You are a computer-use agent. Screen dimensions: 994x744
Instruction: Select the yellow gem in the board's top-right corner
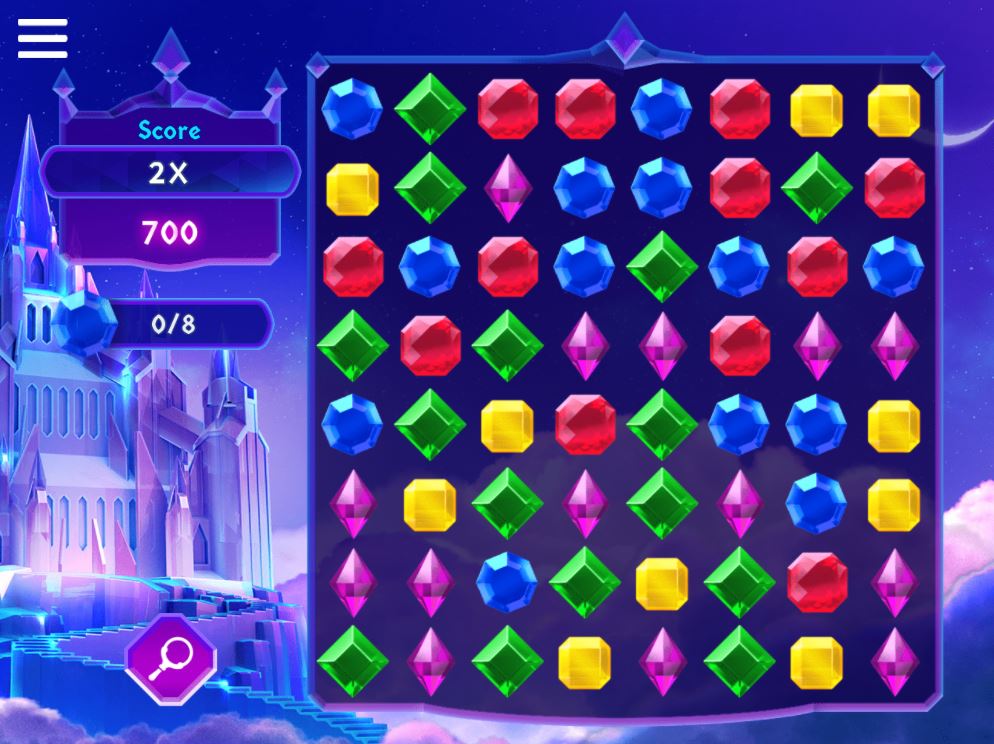point(894,110)
